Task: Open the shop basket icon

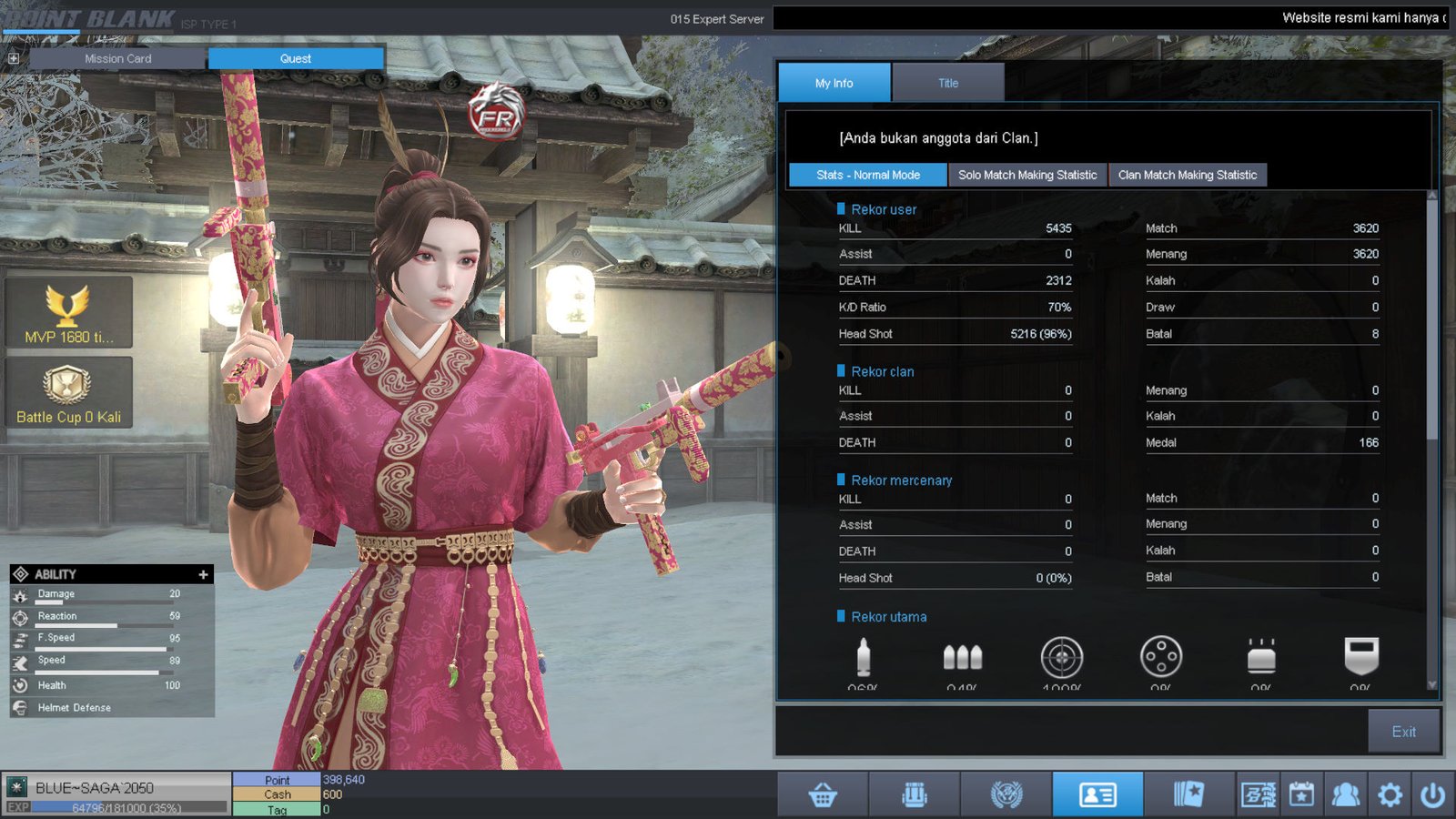Action: point(823,794)
